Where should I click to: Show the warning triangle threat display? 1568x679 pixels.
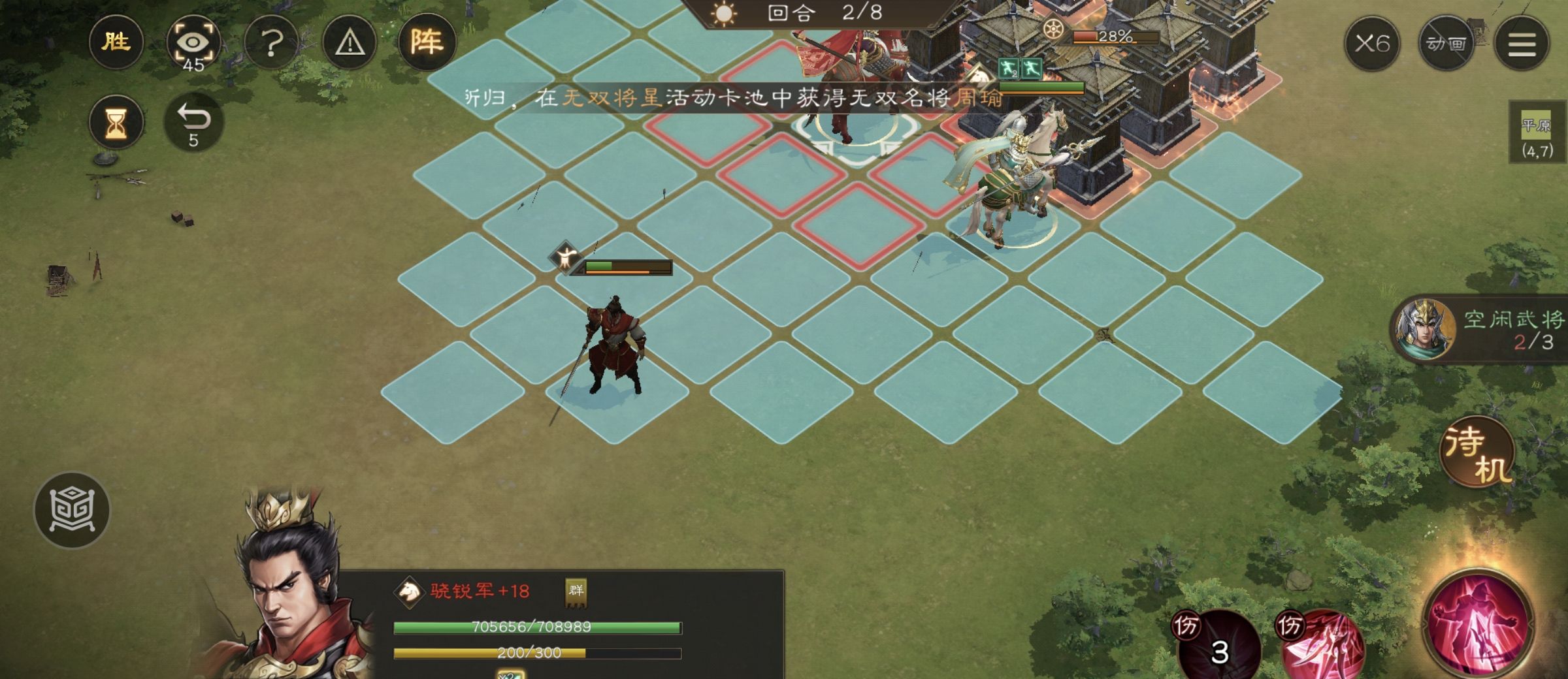point(350,44)
